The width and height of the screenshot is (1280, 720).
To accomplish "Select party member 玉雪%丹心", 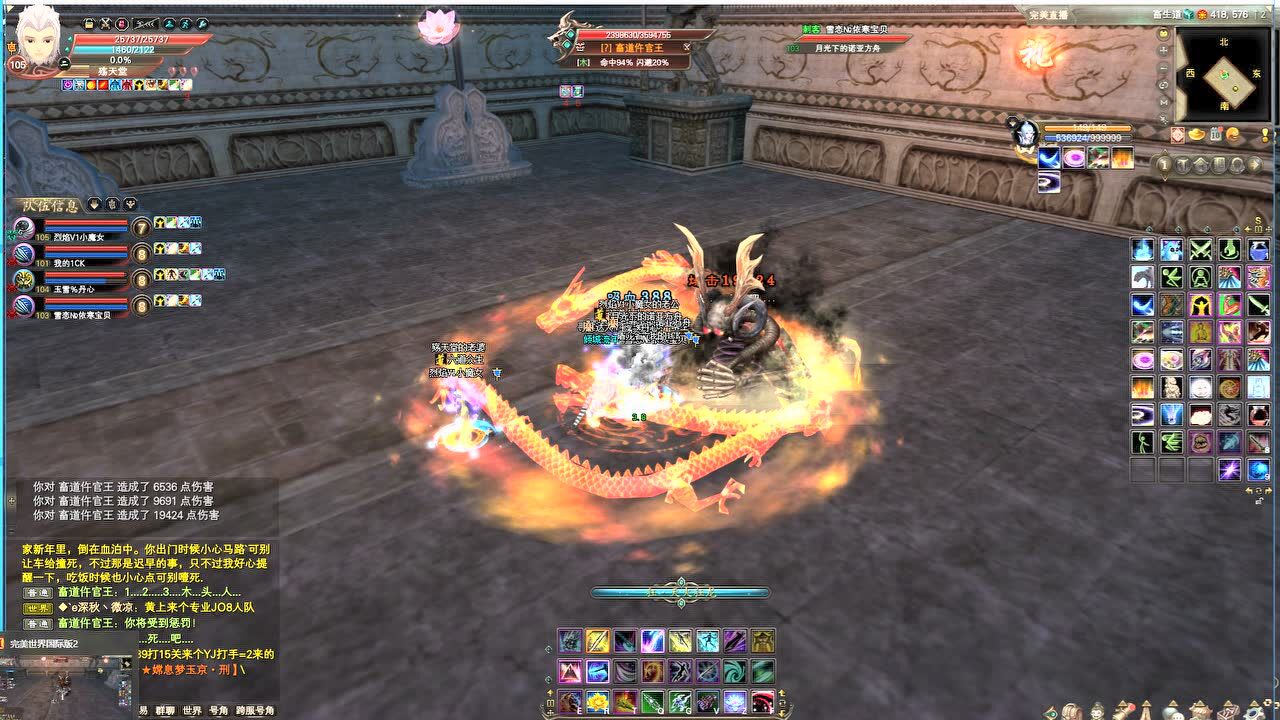I will point(70,281).
